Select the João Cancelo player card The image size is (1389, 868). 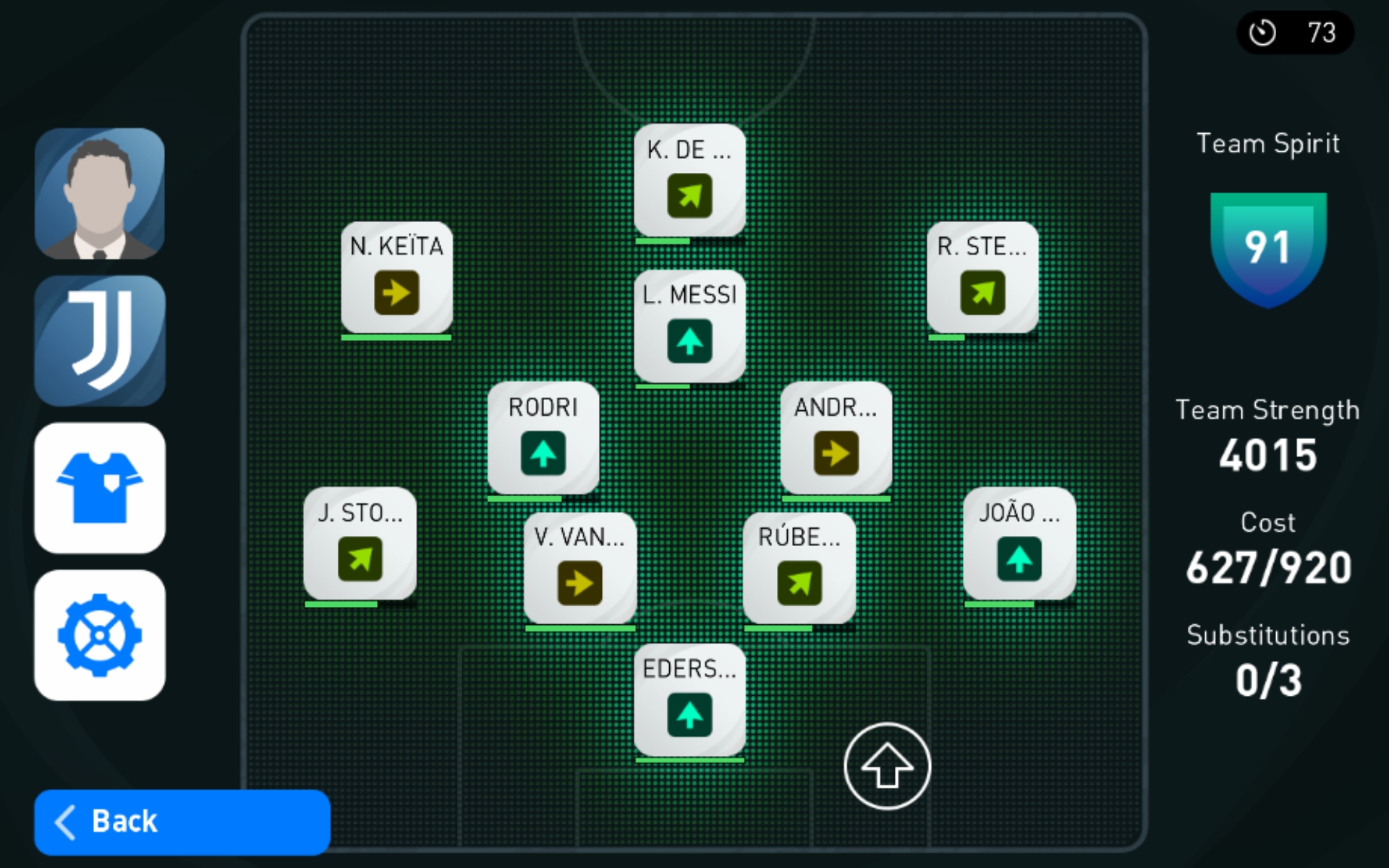click(x=1019, y=543)
